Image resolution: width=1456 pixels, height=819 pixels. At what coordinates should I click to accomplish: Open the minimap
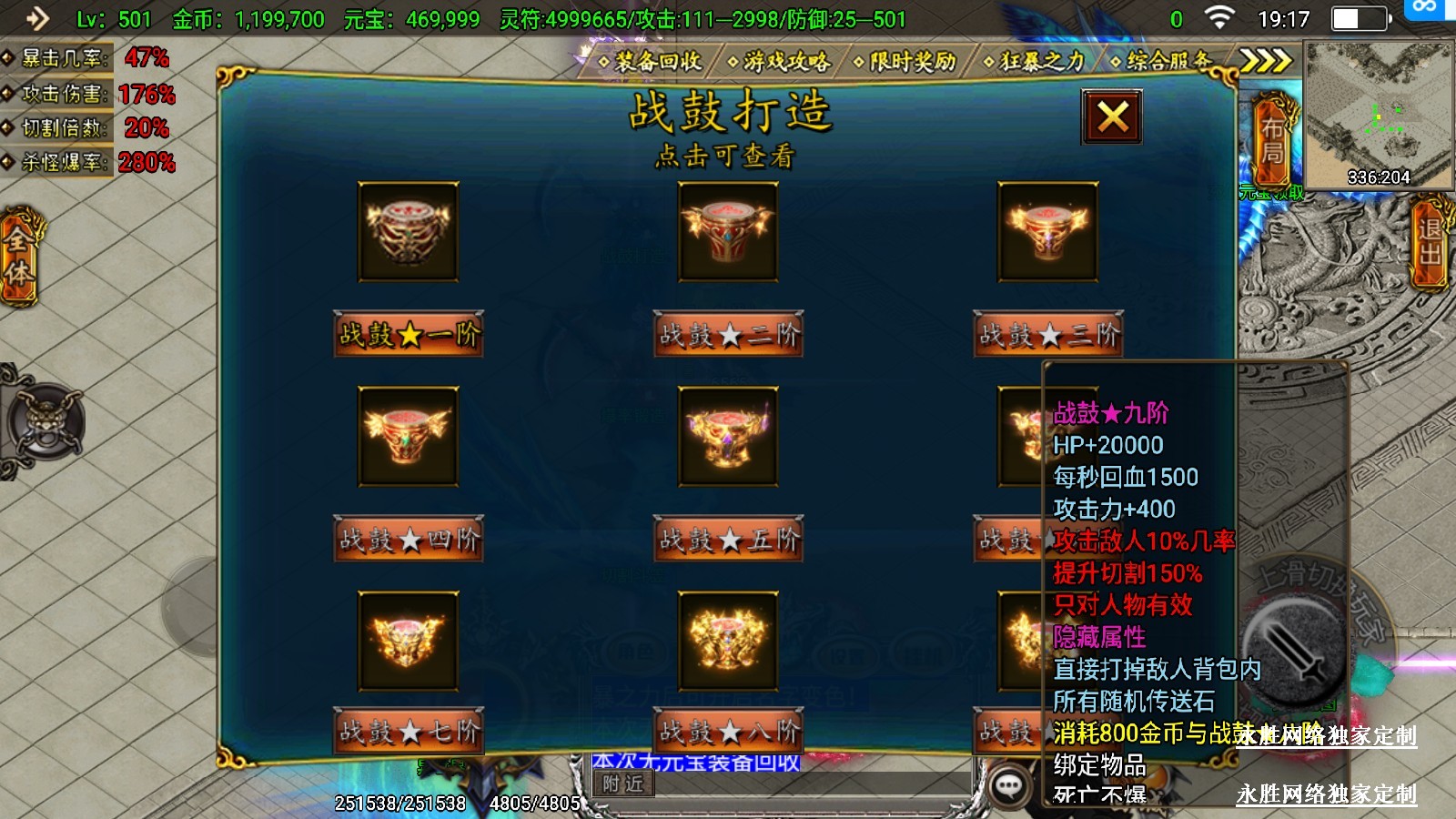click(1378, 115)
